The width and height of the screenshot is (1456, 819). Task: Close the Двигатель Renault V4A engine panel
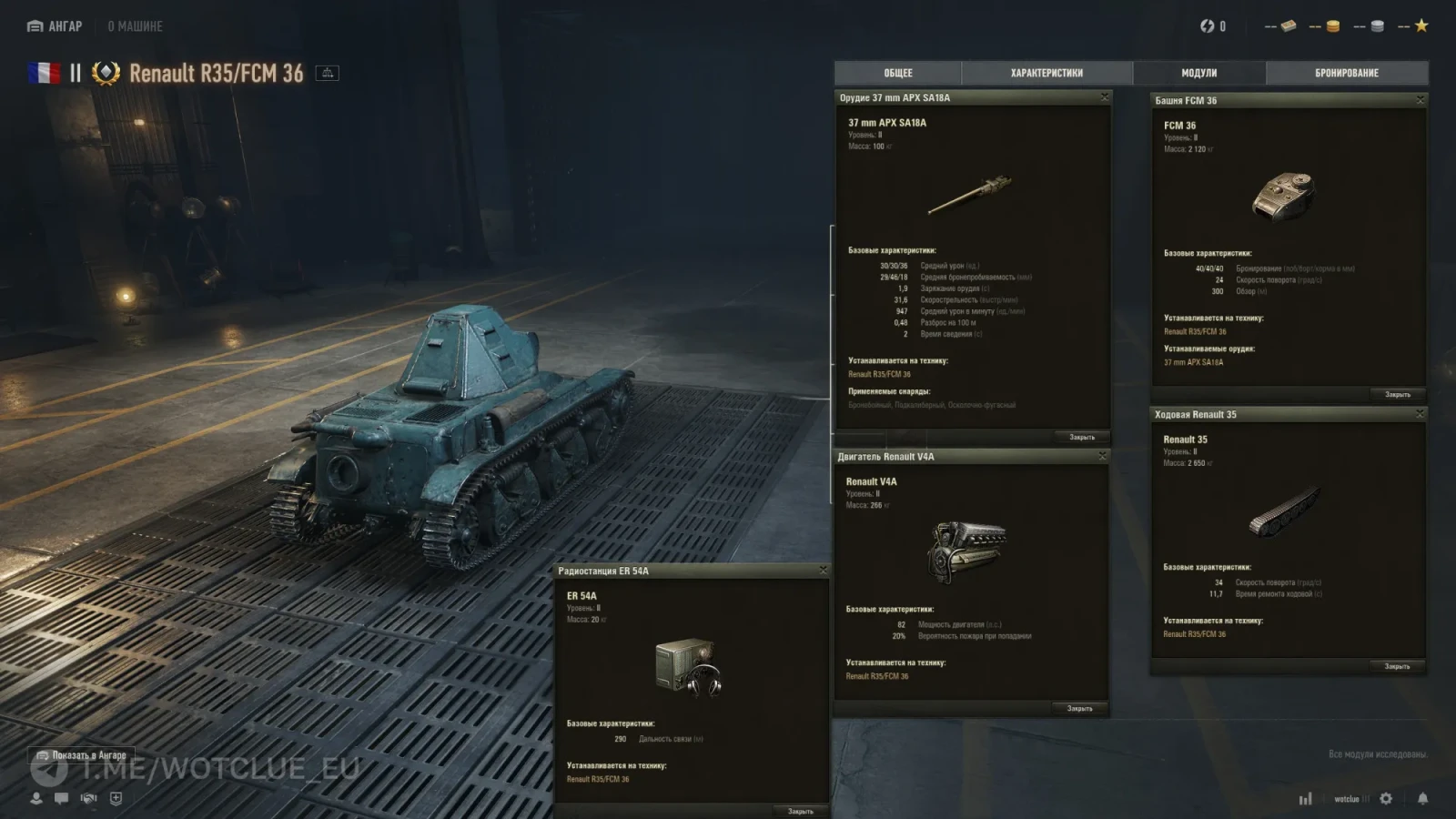[x=1103, y=456]
